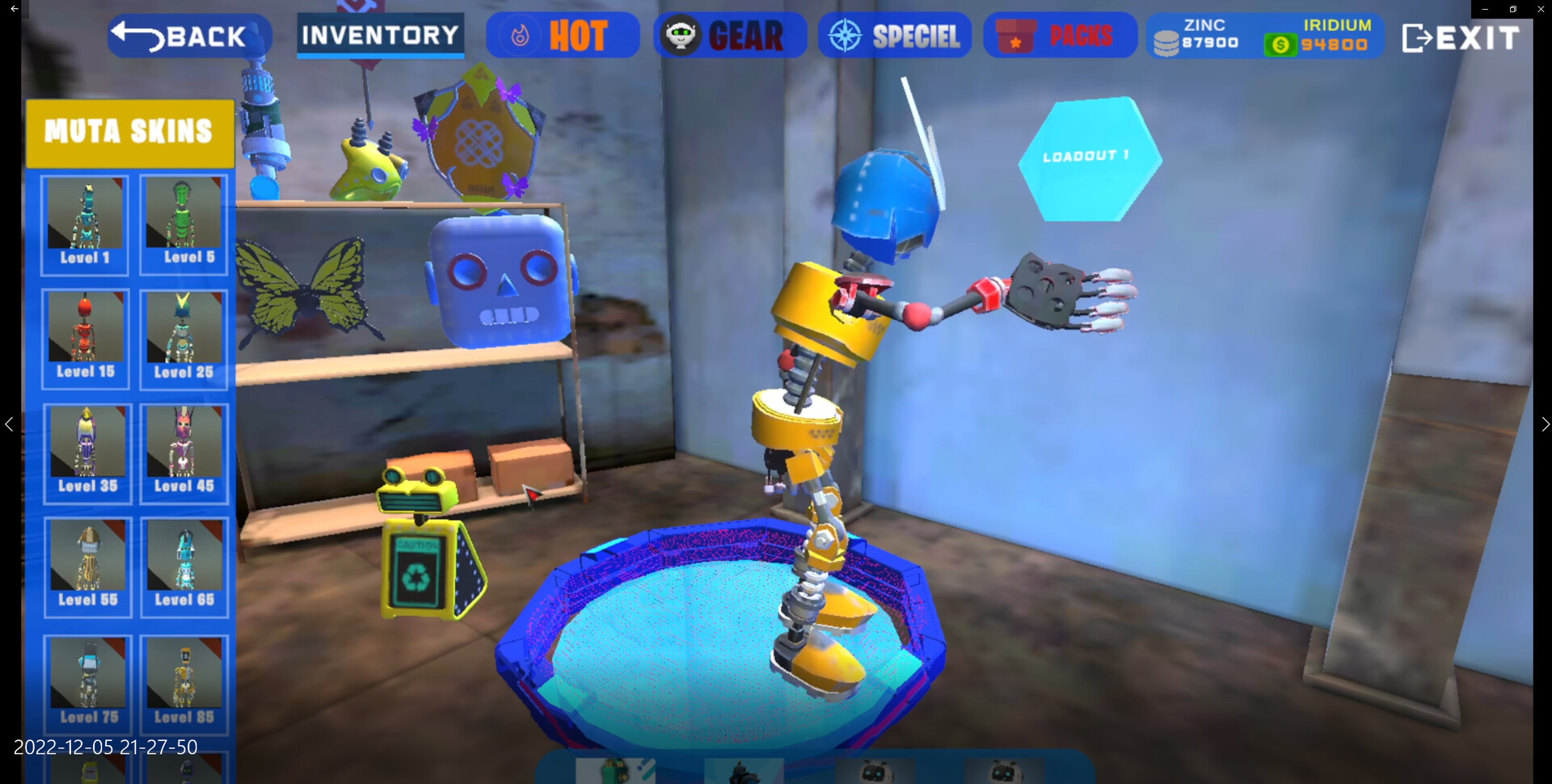The height and width of the screenshot is (784, 1552).
Task: Expand skins with the left edge chevron
Action: [x=10, y=424]
